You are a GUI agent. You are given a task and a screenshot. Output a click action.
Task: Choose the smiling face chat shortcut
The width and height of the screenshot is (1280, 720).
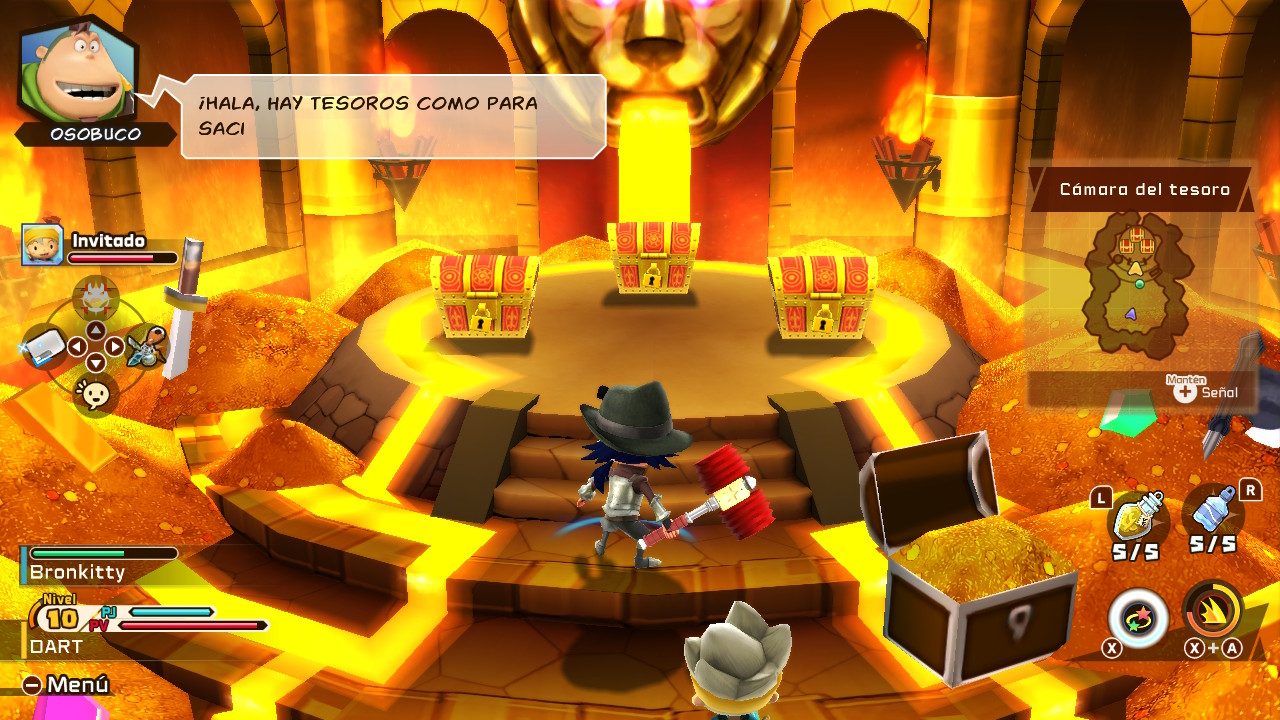tap(96, 395)
